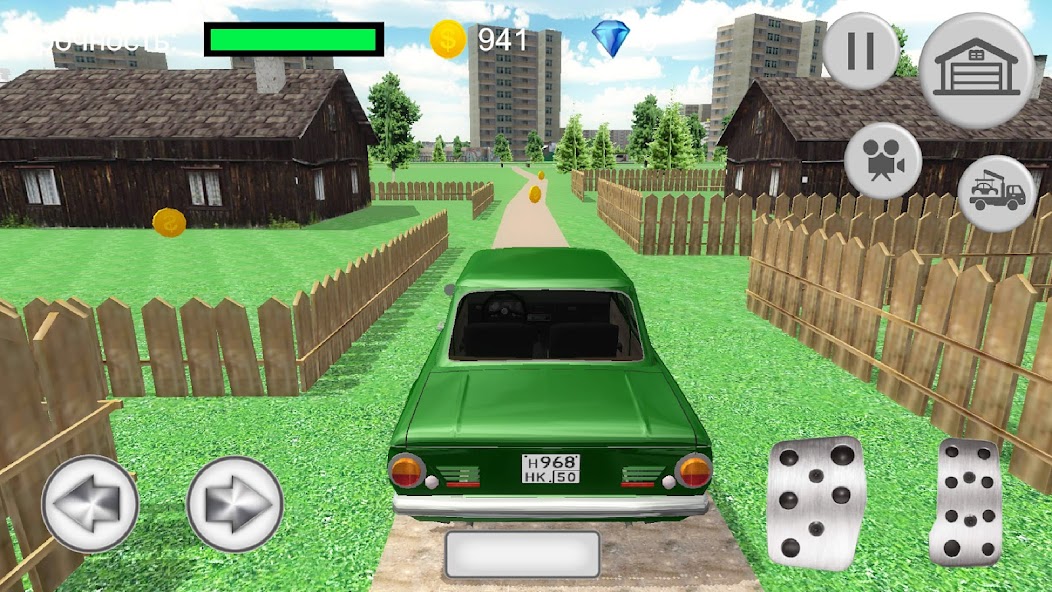
Task: Switch the camera view
Action: [882, 160]
